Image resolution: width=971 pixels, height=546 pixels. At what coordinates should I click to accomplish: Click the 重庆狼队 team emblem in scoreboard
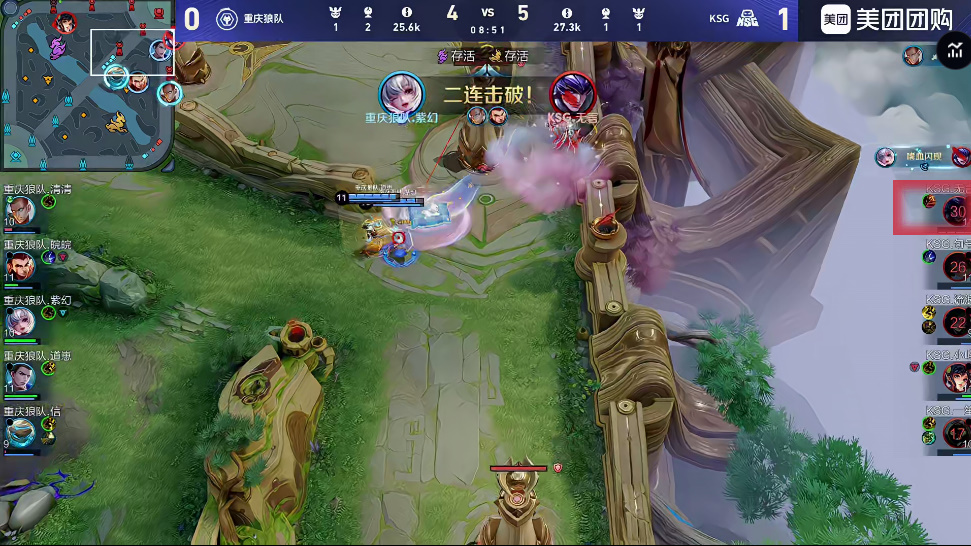pyautogui.click(x=225, y=19)
